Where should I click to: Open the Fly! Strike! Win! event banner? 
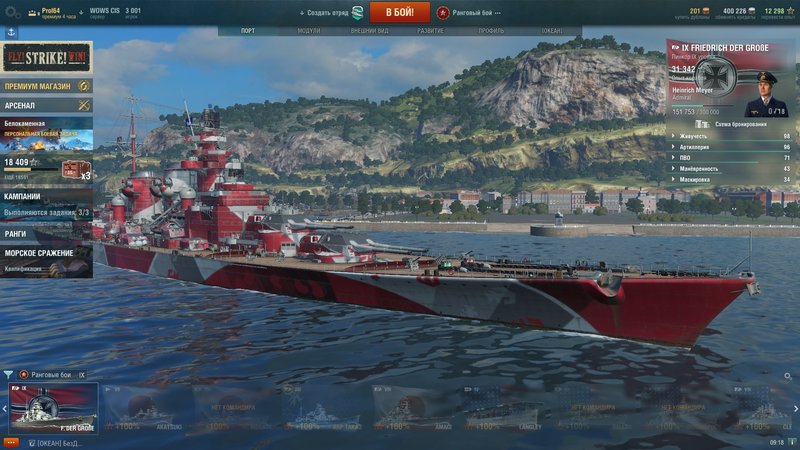[46, 58]
